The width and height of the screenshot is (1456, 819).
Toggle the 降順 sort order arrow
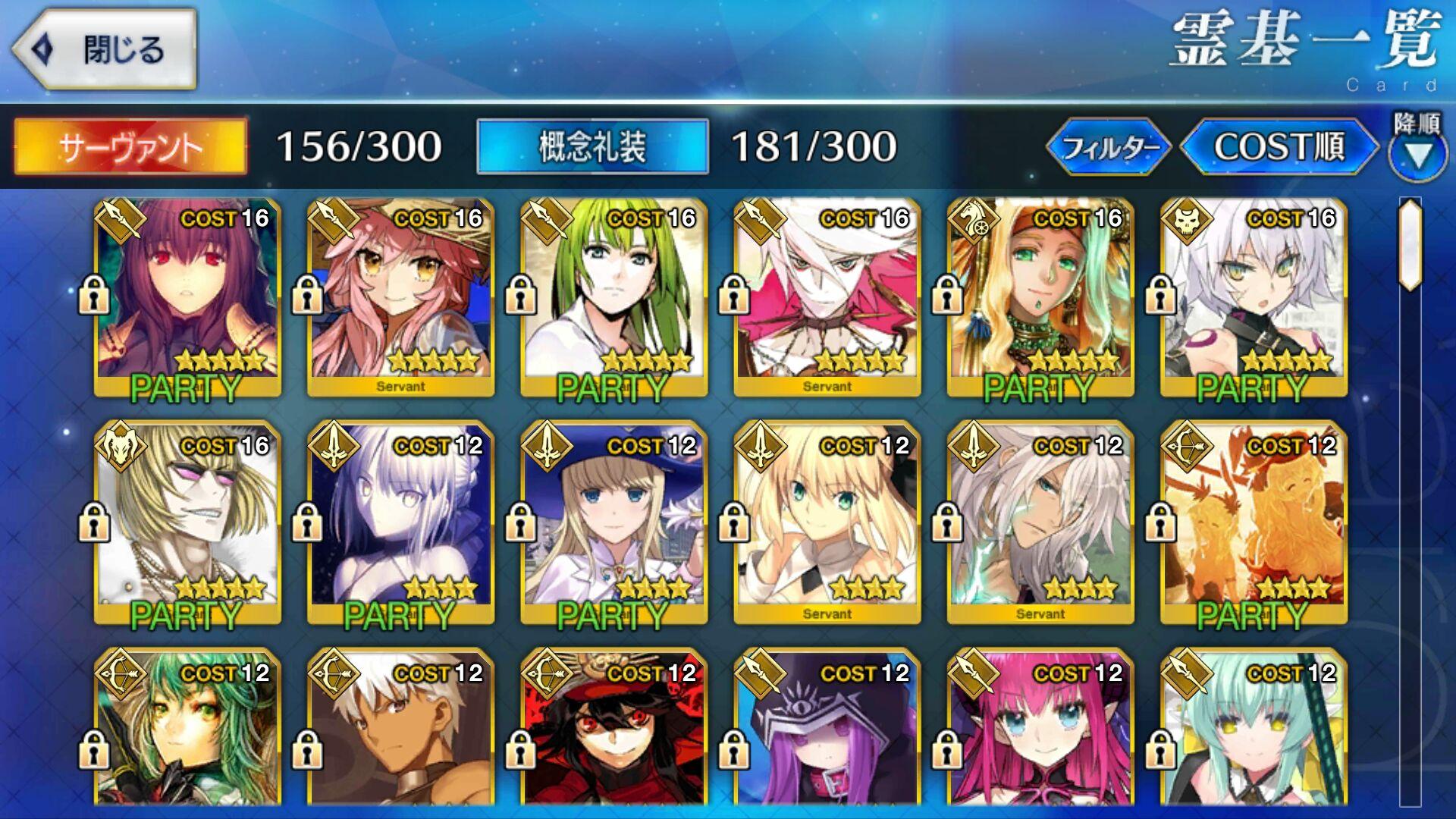(1417, 149)
